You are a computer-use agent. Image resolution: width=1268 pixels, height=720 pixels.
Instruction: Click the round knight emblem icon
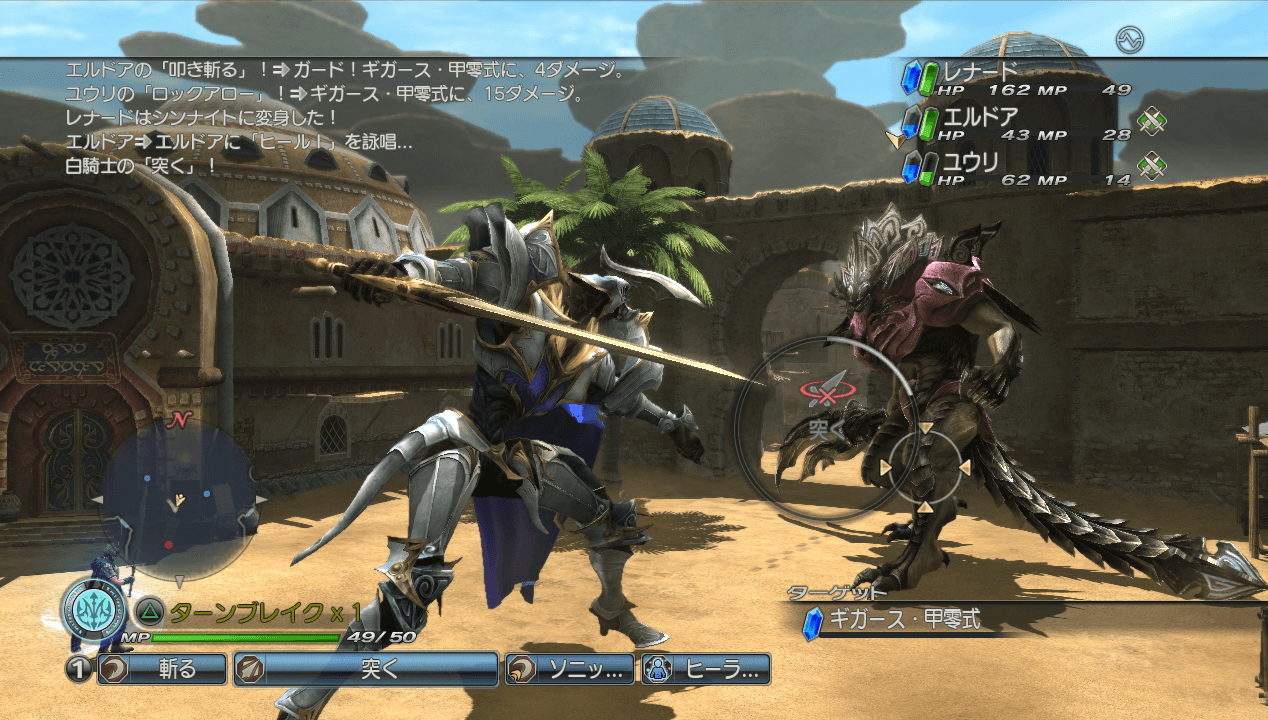(x=93, y=609)
